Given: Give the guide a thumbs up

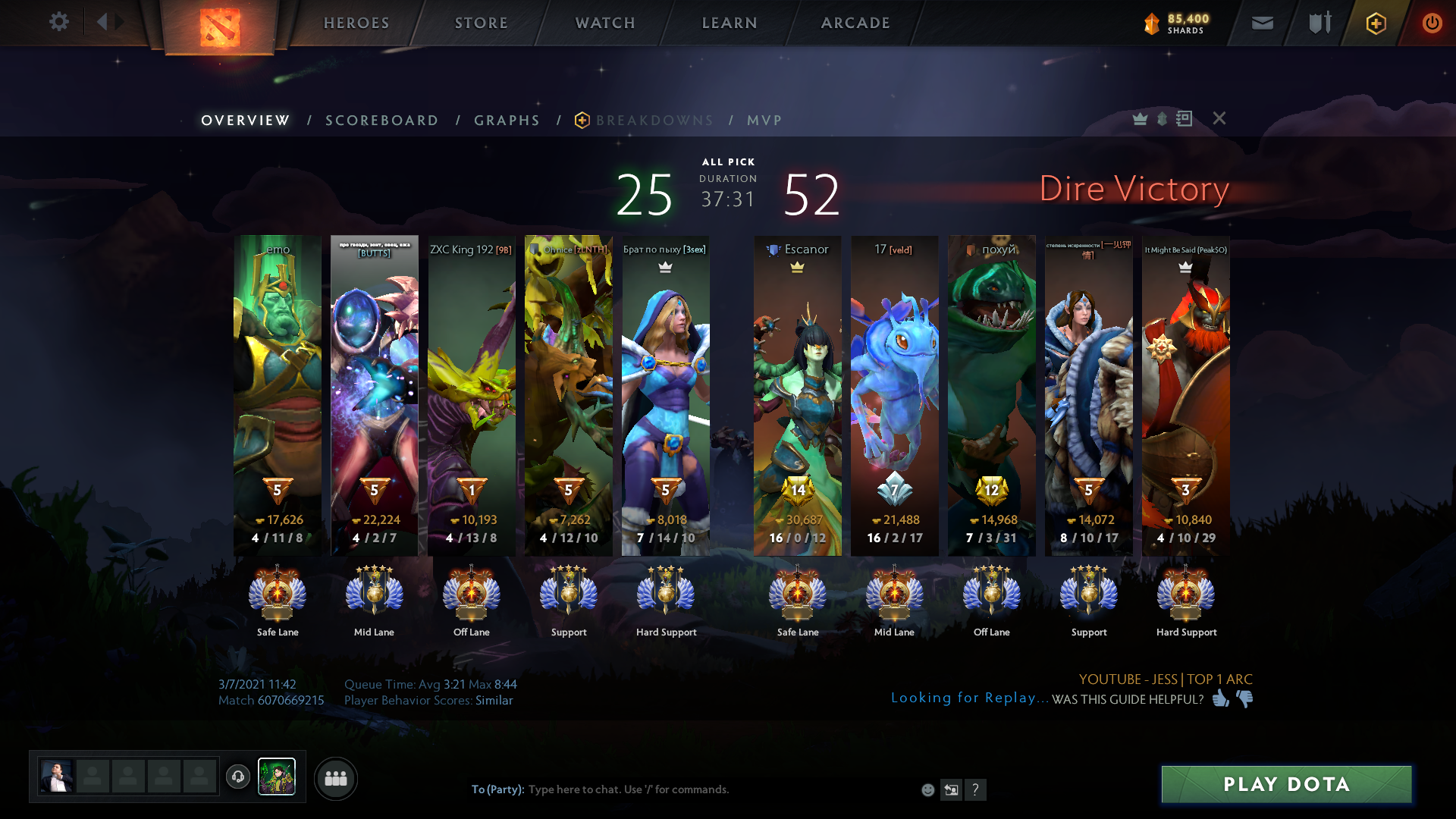Looking at the screenshot, I should point(1220,698).
